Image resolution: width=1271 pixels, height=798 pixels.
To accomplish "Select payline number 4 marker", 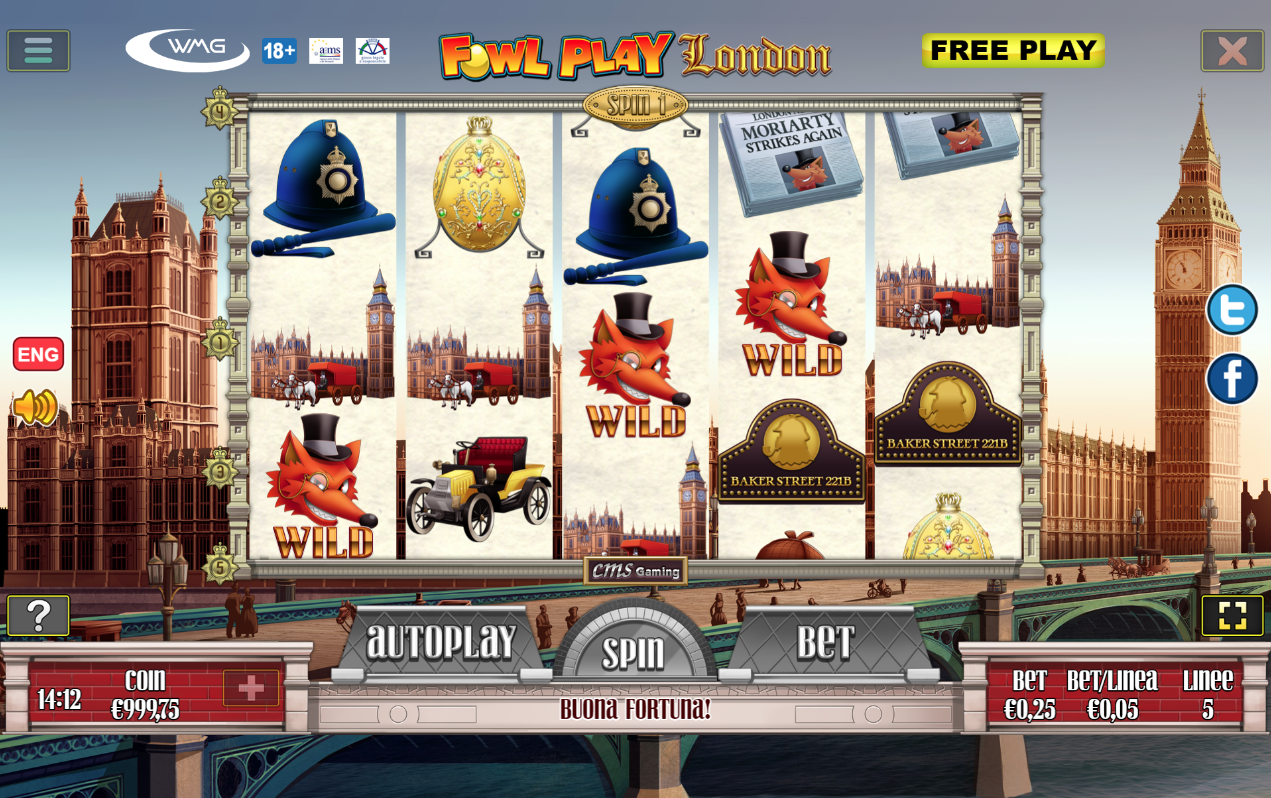I will coord(219,108).
